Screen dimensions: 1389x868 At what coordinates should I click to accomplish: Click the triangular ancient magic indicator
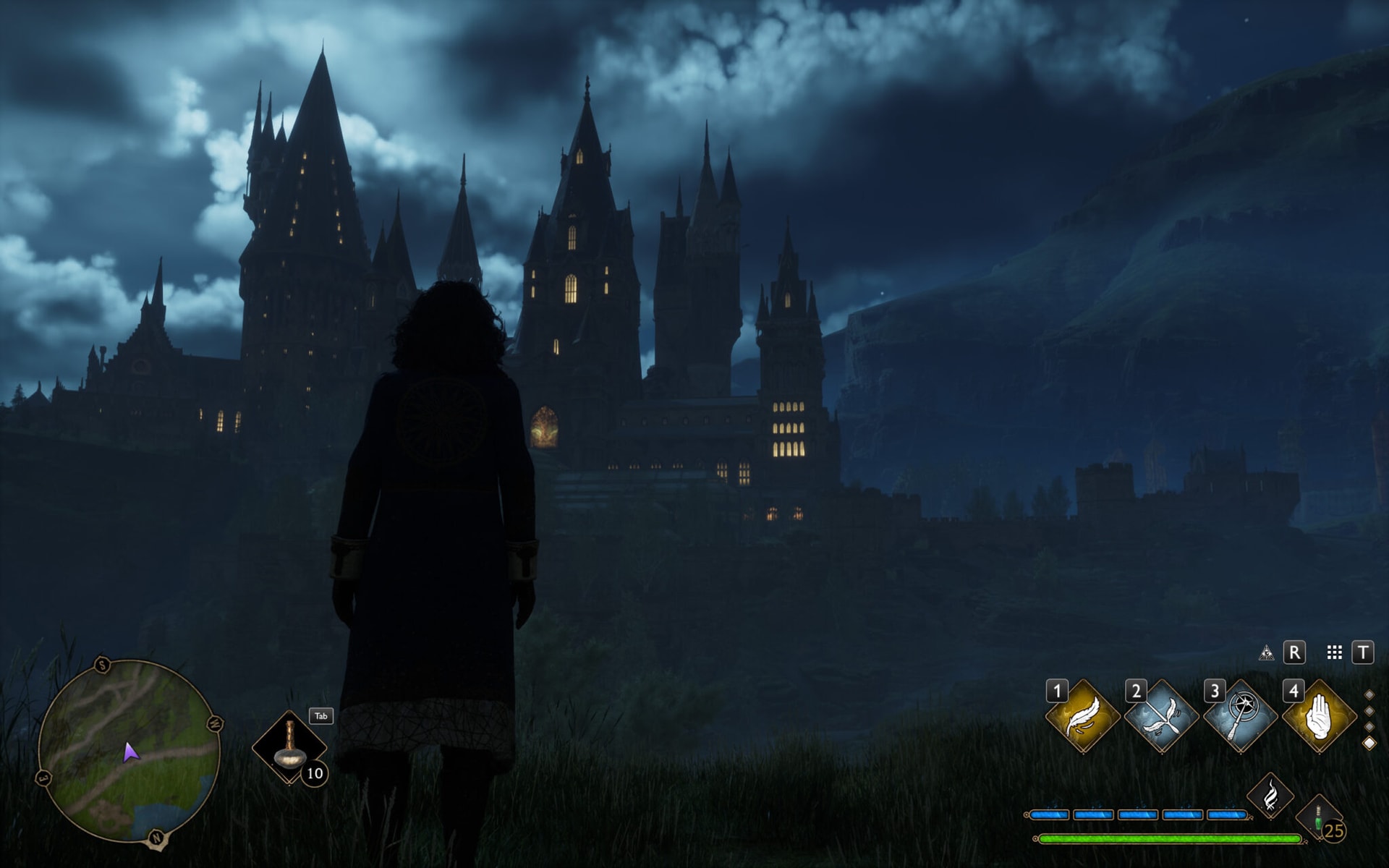click(x=1267, y=653)
